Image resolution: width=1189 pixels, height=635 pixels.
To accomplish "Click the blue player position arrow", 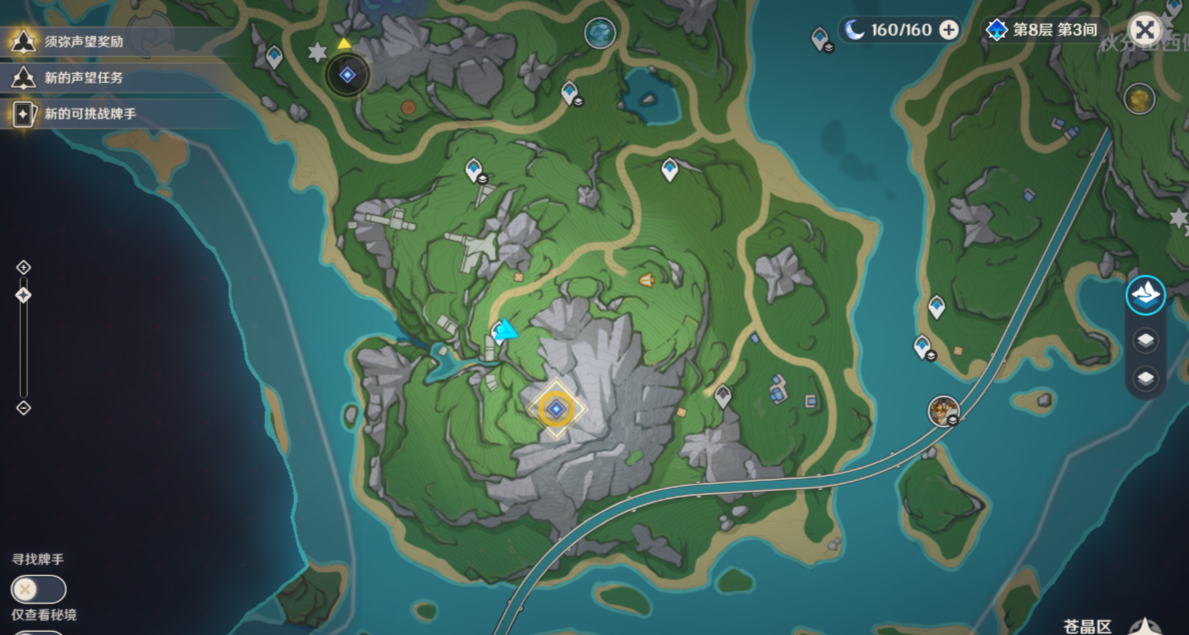I will click(x=507, y=329).
